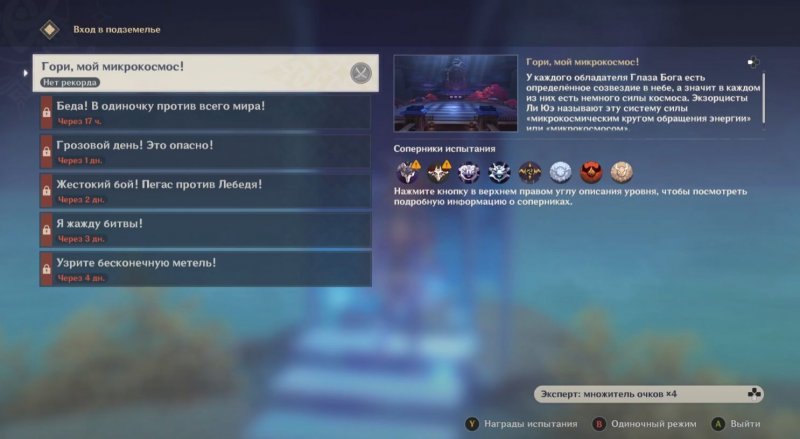Click the beige opponent icon at the row's end

coord(621,171)
